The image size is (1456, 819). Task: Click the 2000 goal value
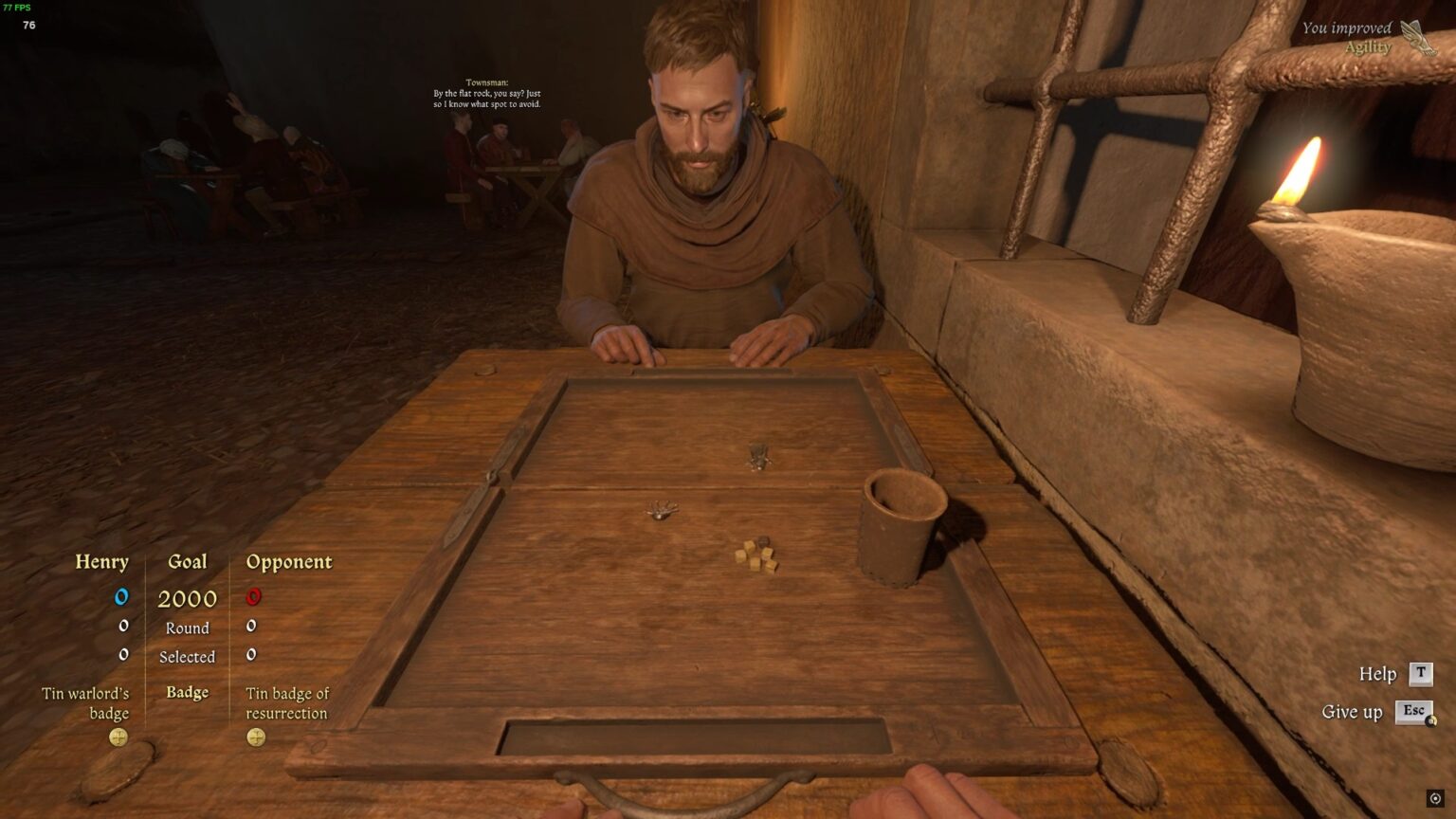click(x=187, y=599)
